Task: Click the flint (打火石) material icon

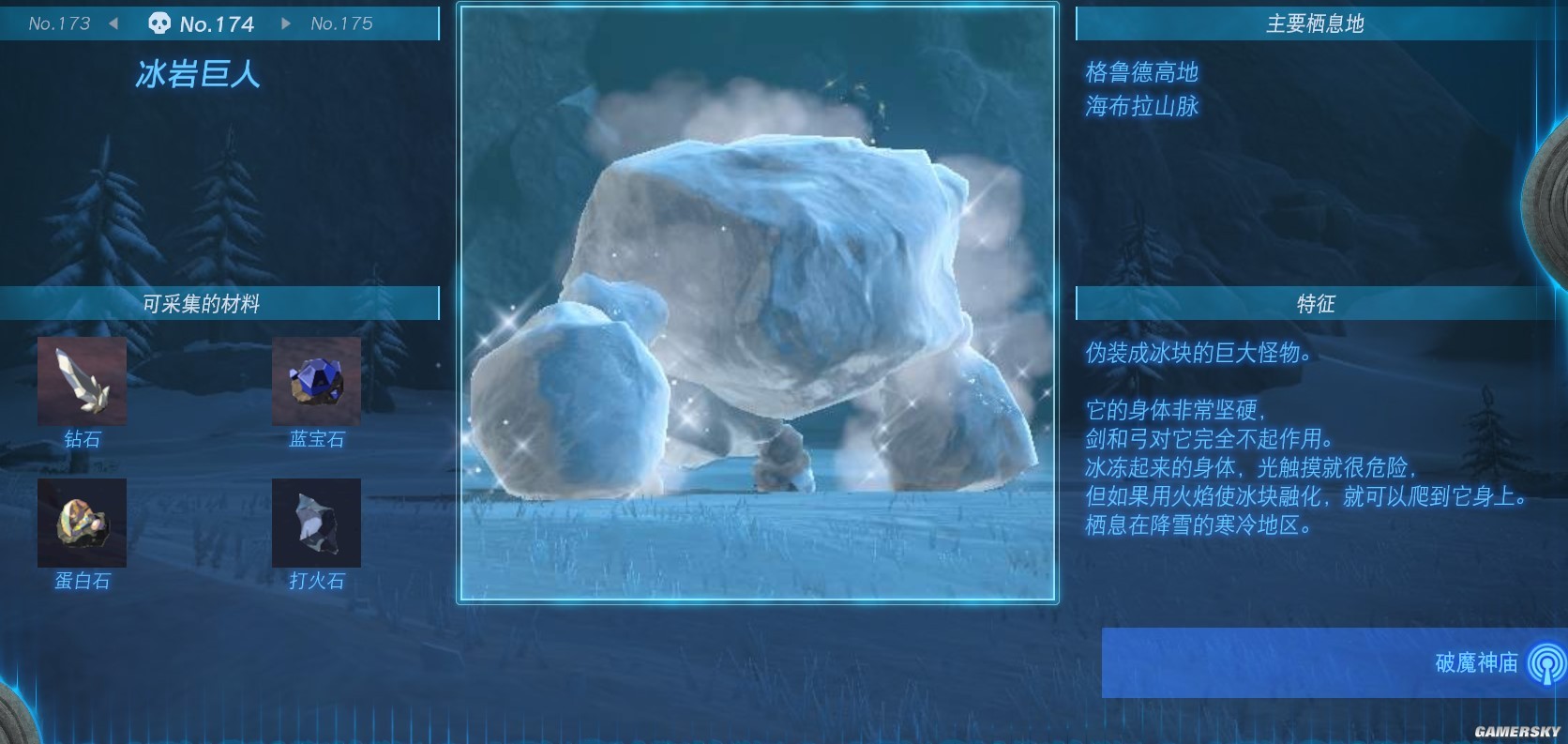Action: coord(316,524)
